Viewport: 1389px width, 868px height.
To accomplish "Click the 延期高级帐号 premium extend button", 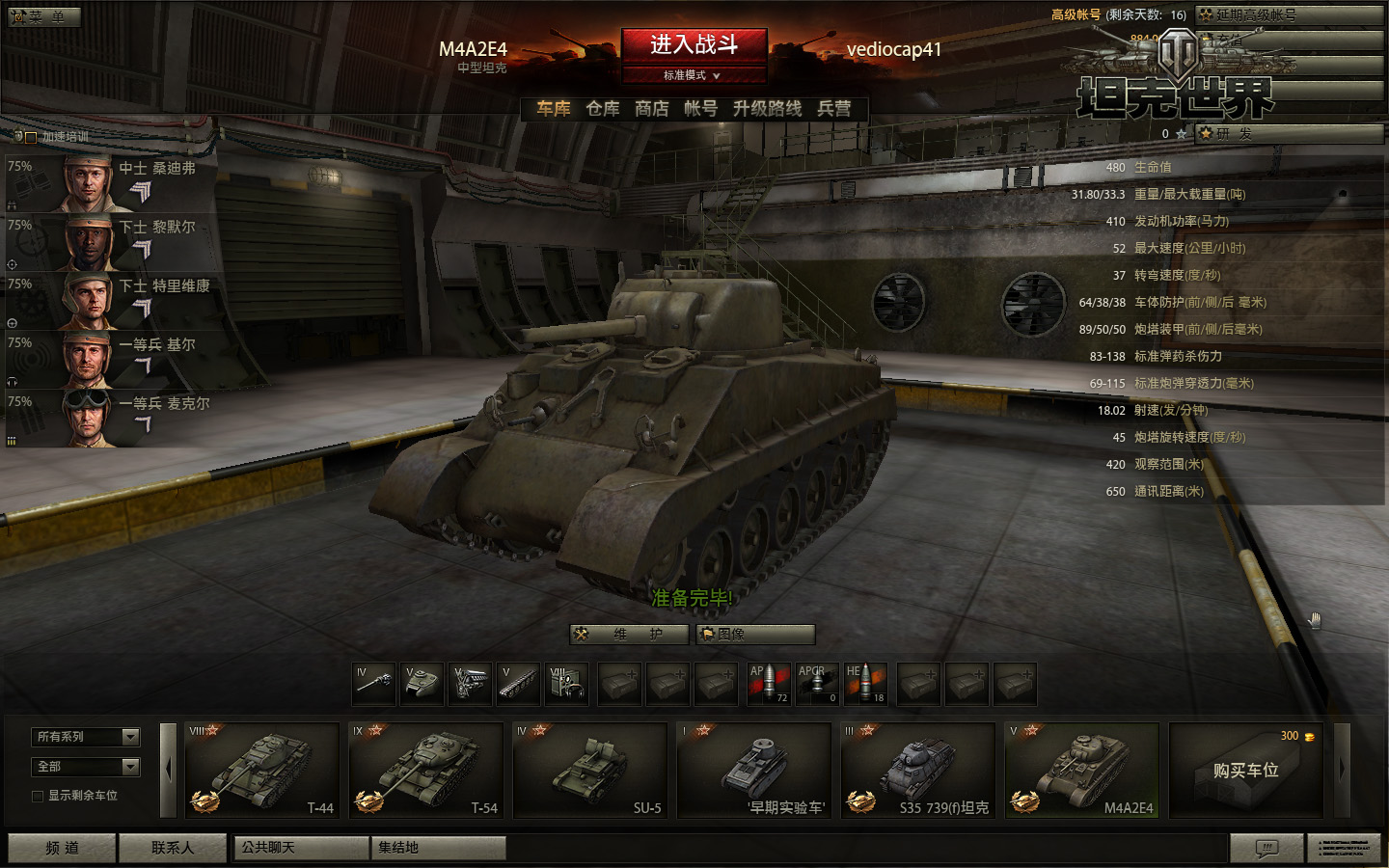I will click(x=1289, y=14).
